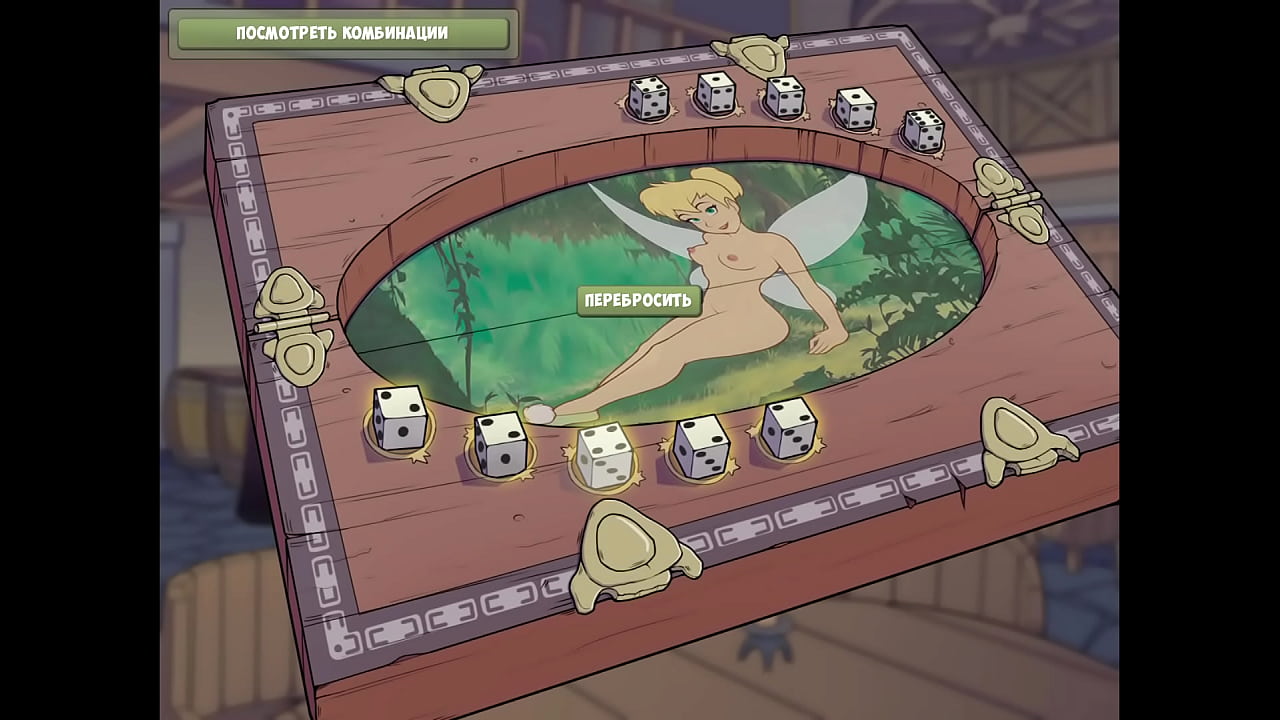
Task: Select the pale faded die in player's row
Action: coord(603,456)
